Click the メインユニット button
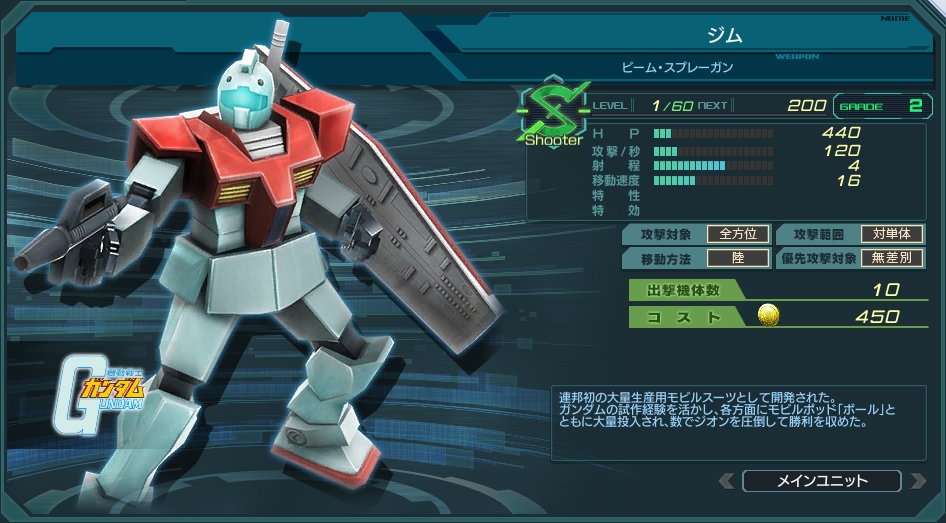This screenshot has width=946, height=523. 821,481
